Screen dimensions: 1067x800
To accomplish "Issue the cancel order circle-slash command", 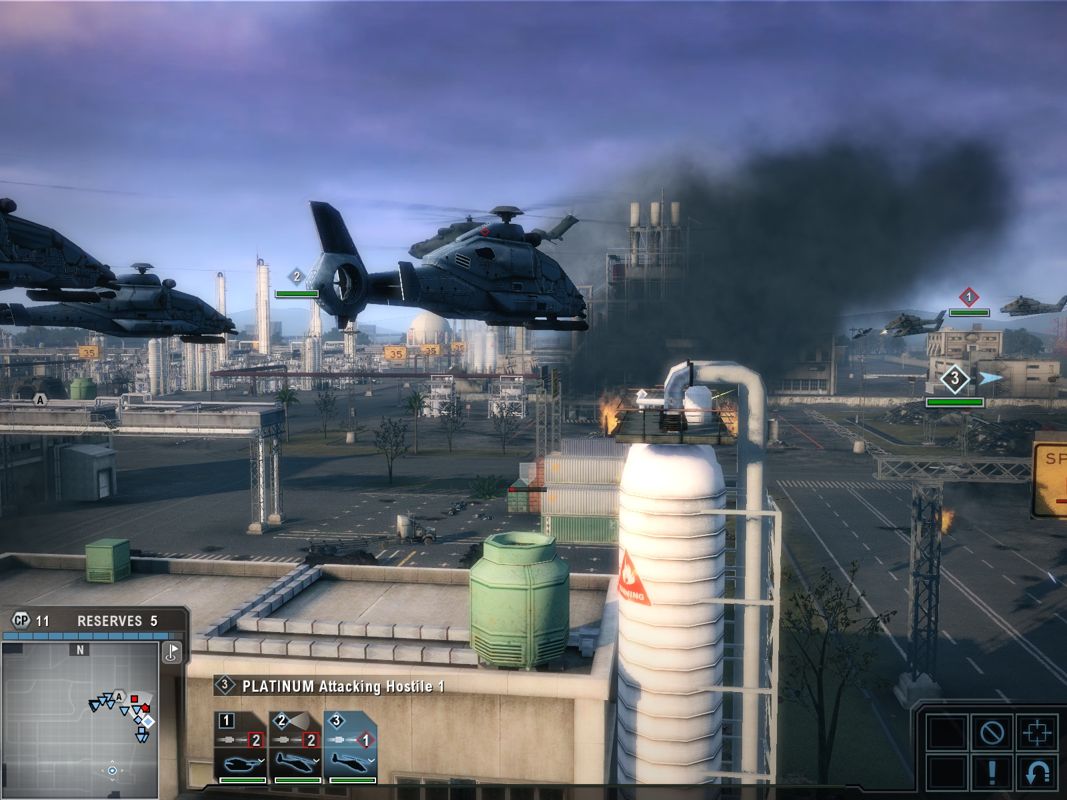I will 991,731.
